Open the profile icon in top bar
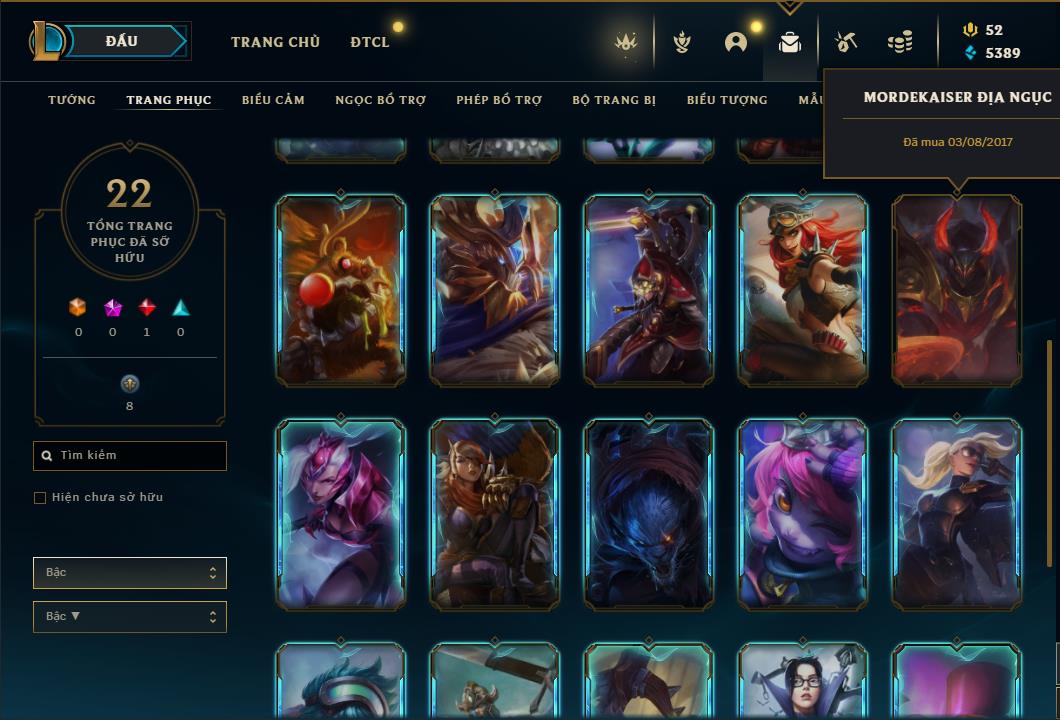Image resolution: width=1060 pixels, height=720 pixels. click(x=736, y=42)
